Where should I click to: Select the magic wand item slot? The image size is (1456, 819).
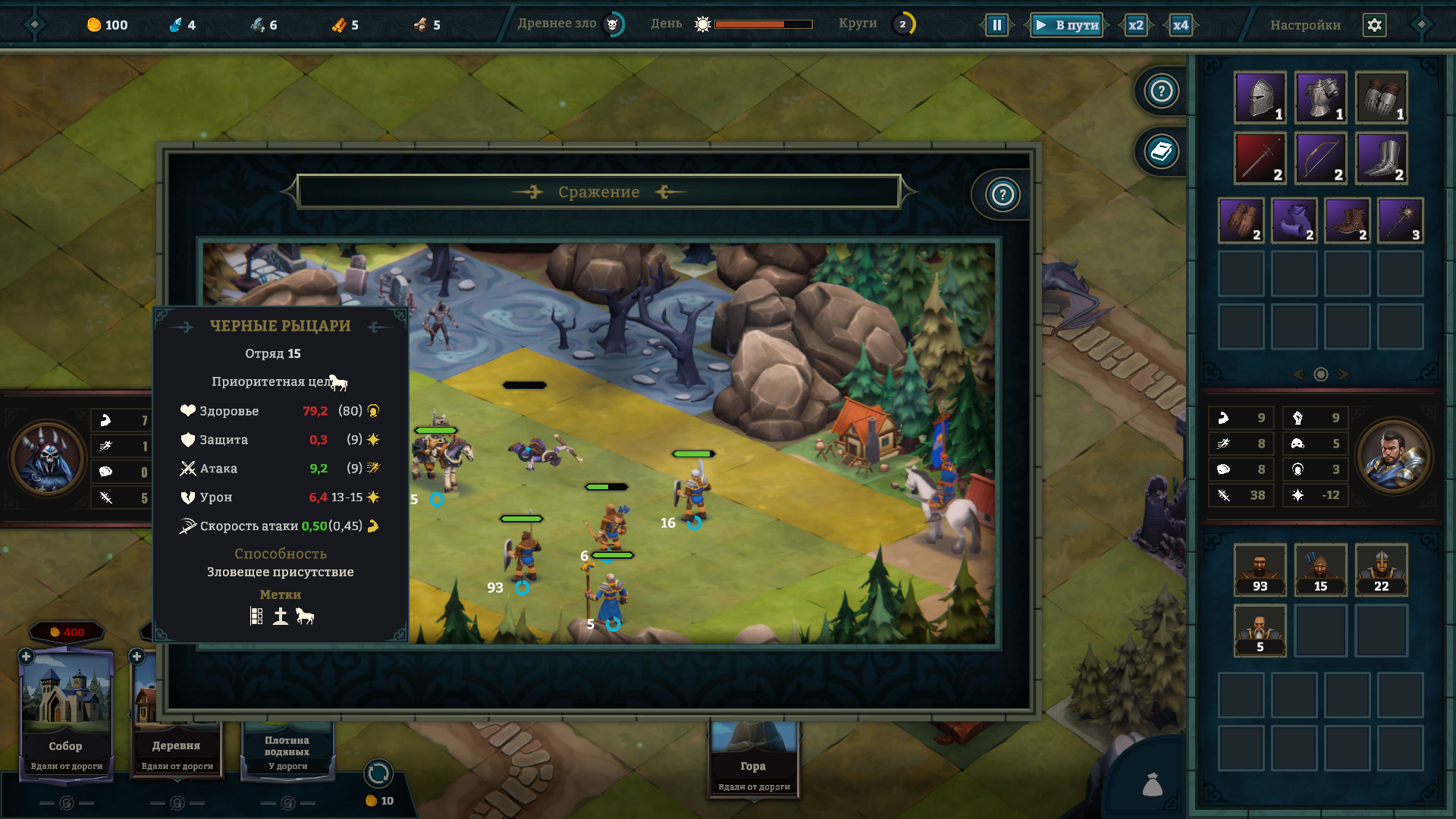1400,220
